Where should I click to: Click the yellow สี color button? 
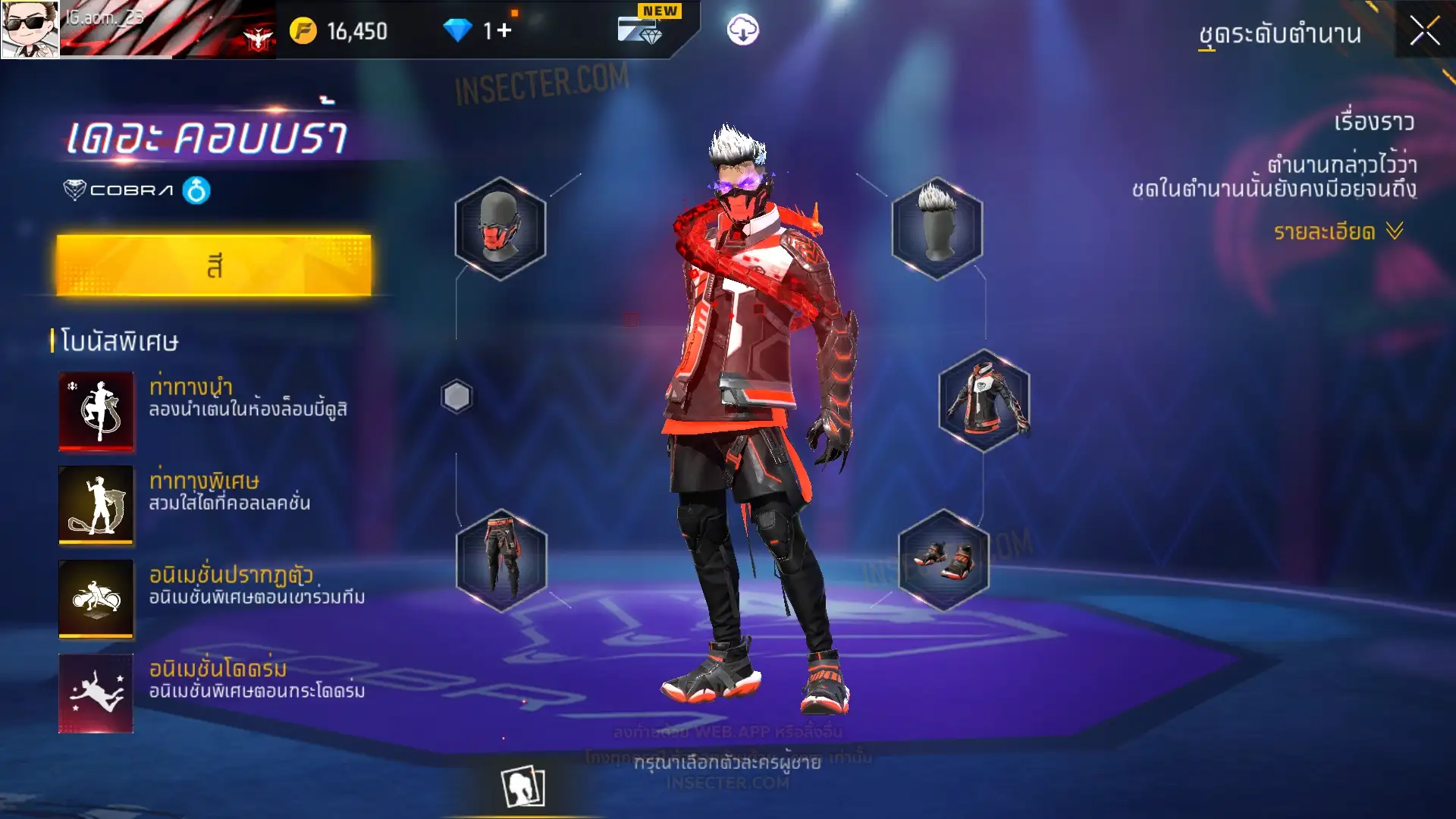pos(214,265)
